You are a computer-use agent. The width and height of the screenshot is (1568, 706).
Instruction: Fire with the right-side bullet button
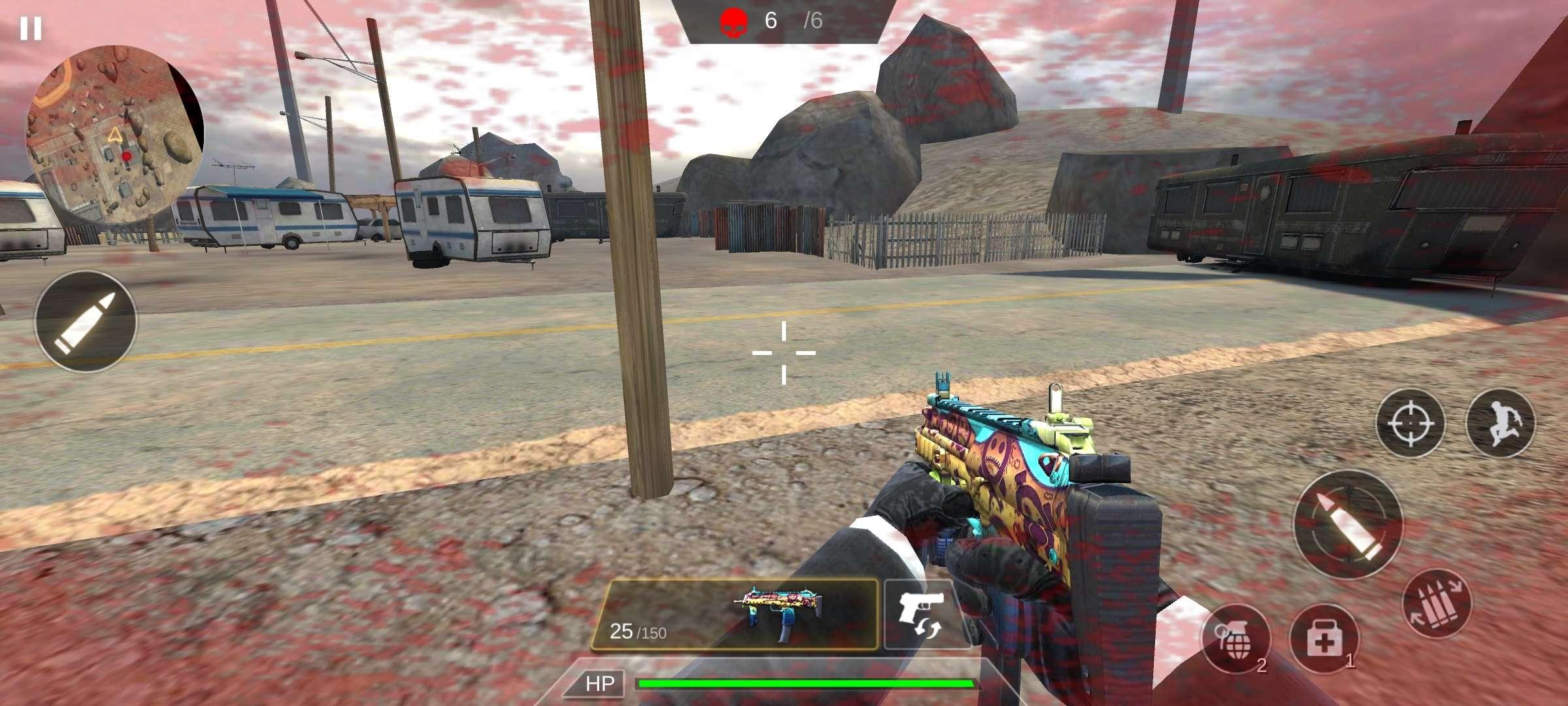(1348, 524)
